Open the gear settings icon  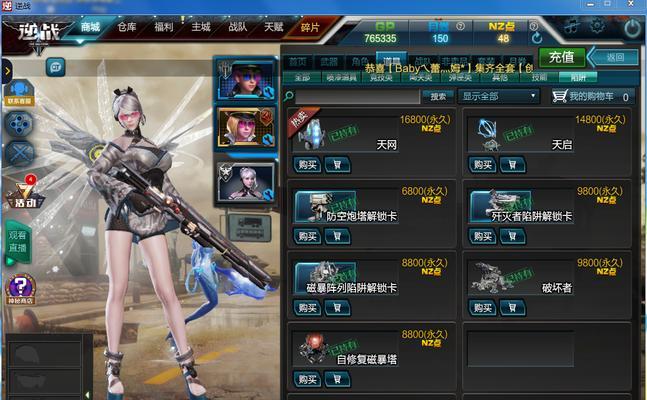(597, 27)
